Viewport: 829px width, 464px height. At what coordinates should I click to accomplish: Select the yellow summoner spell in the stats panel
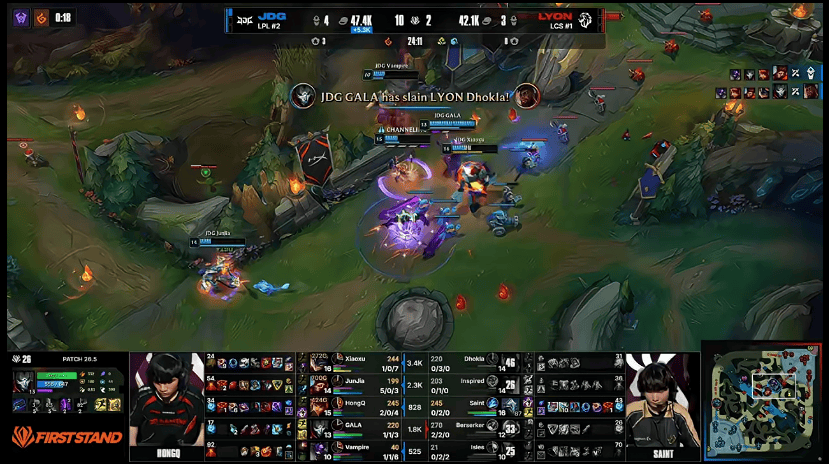pos(99,402)
